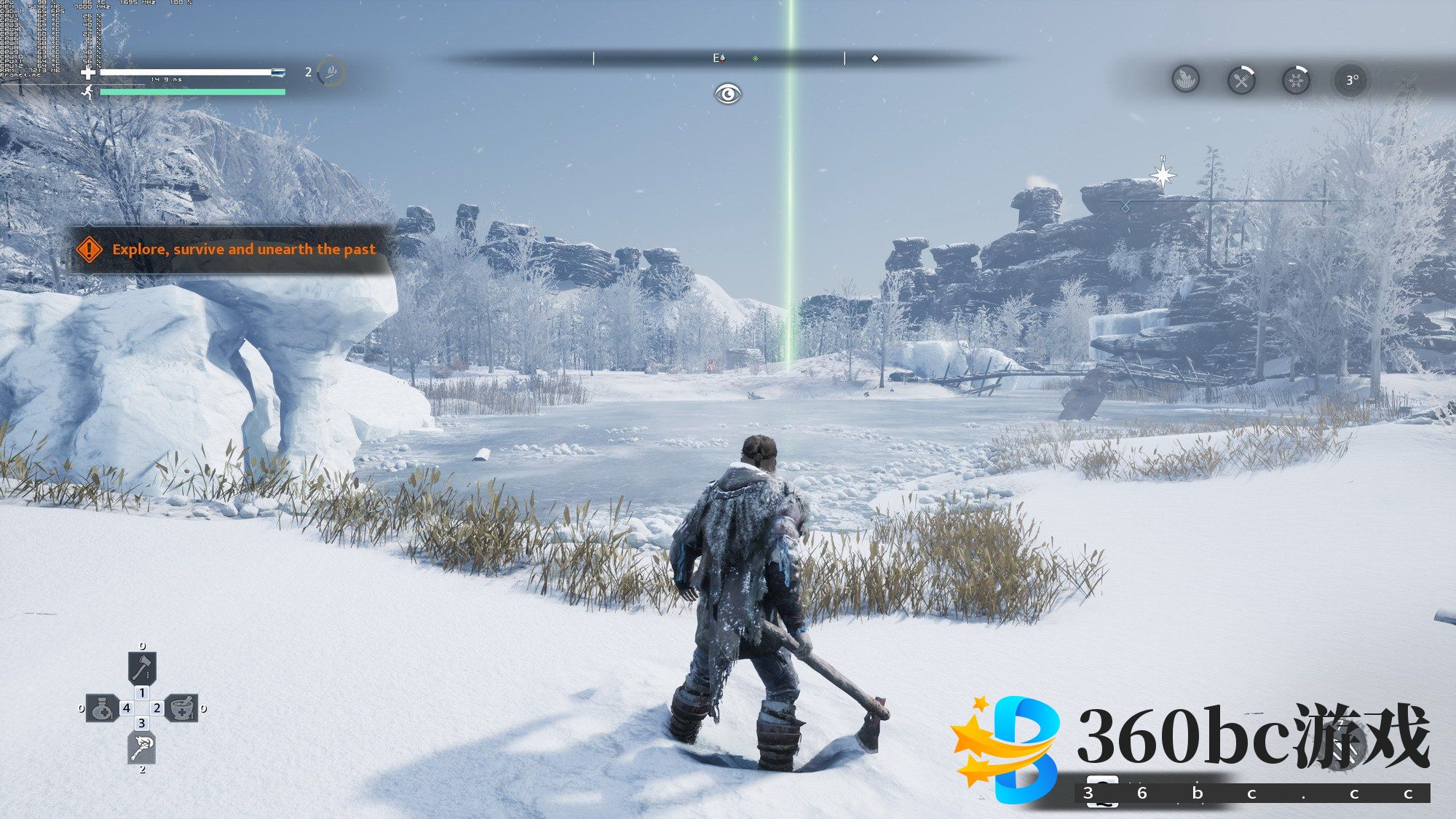
Task: Click the leafy comfort status icon
Action: click(x=1186, y=79)
